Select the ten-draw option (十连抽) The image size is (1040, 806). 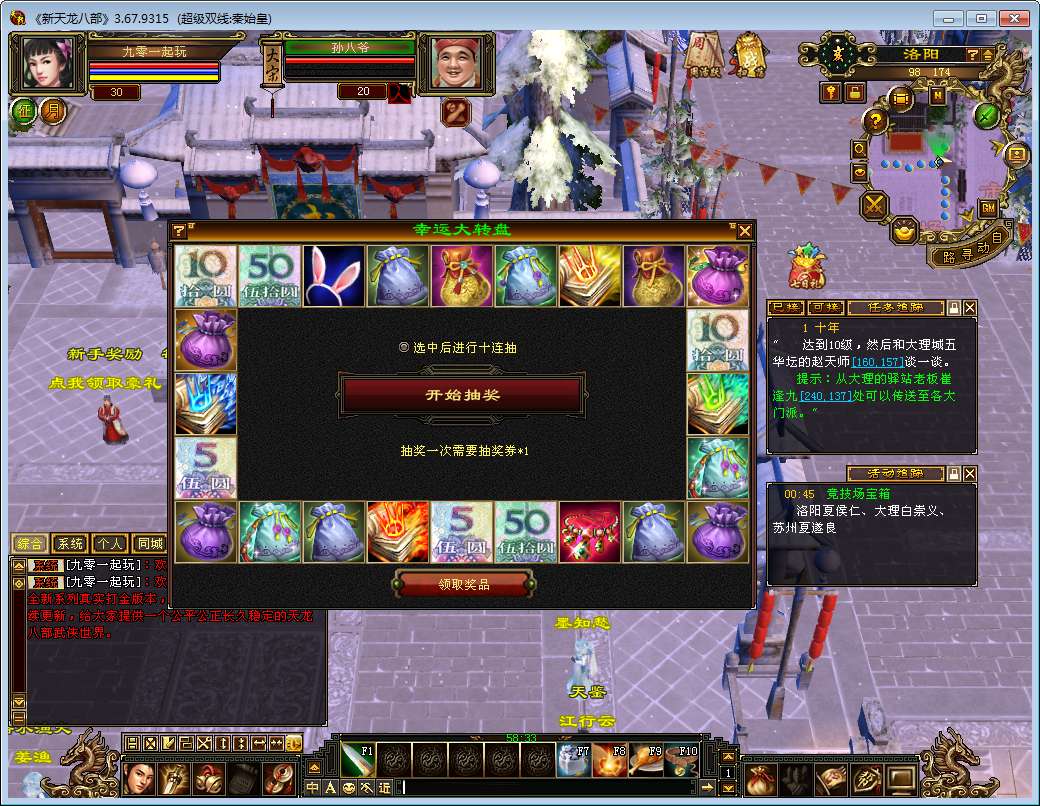click(x=404, y=348)
